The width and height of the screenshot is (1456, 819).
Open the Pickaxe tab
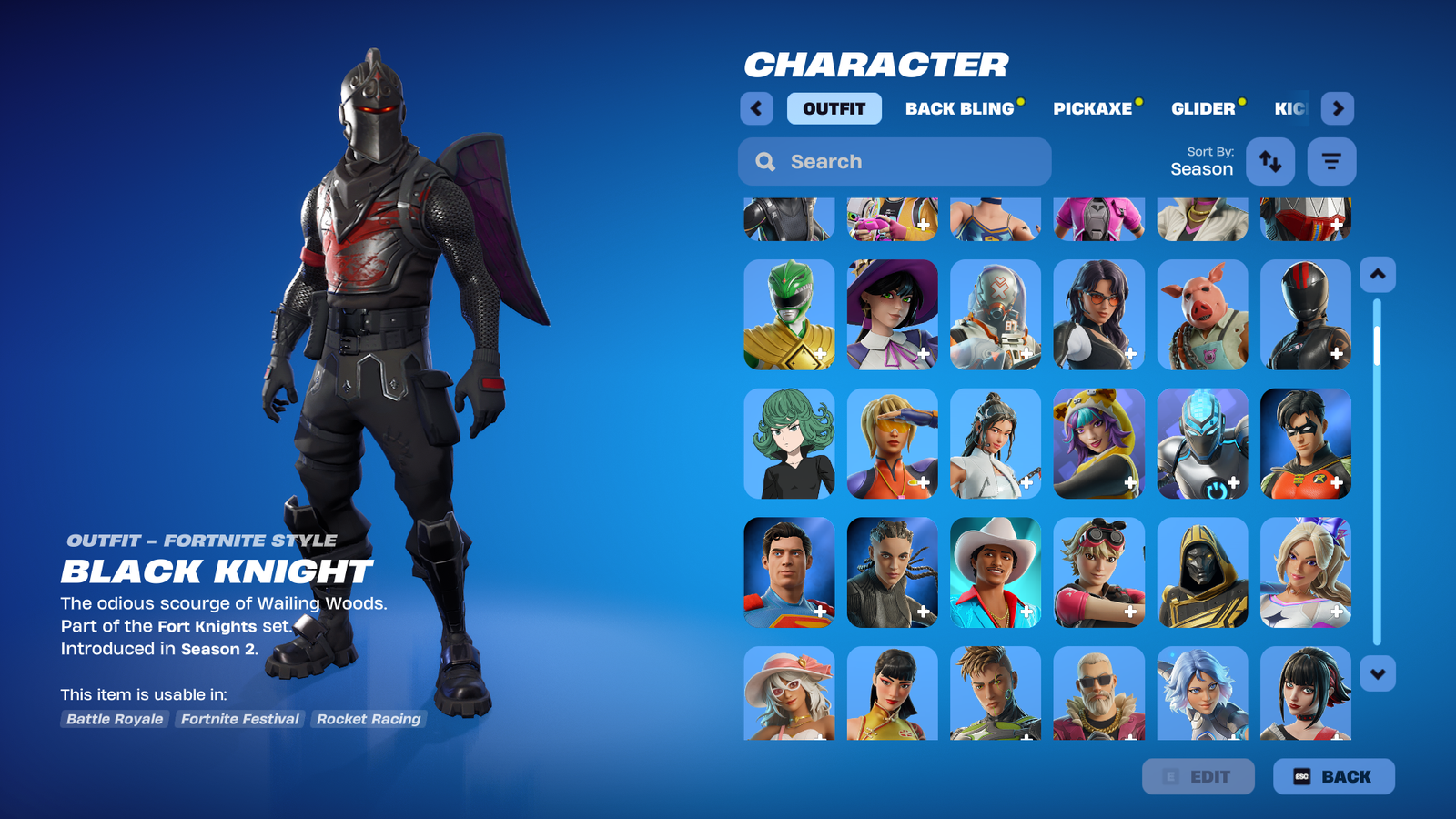click(x=1092, y=108)
